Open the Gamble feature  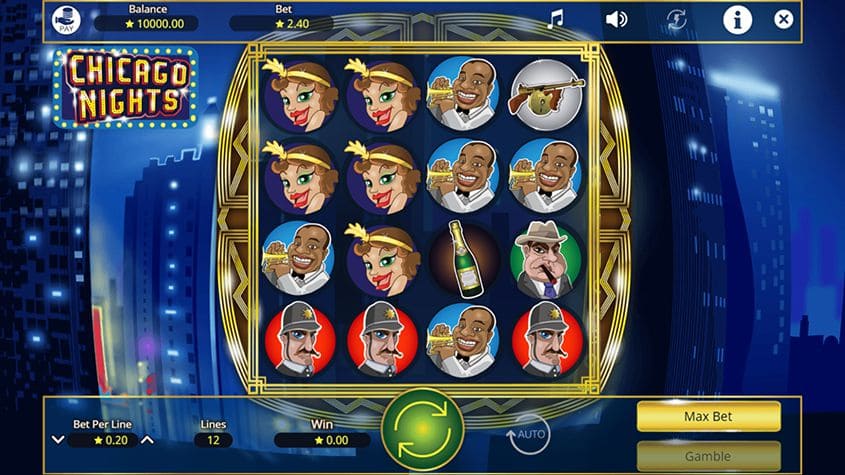pyautogui.click(x=708, y=456)
